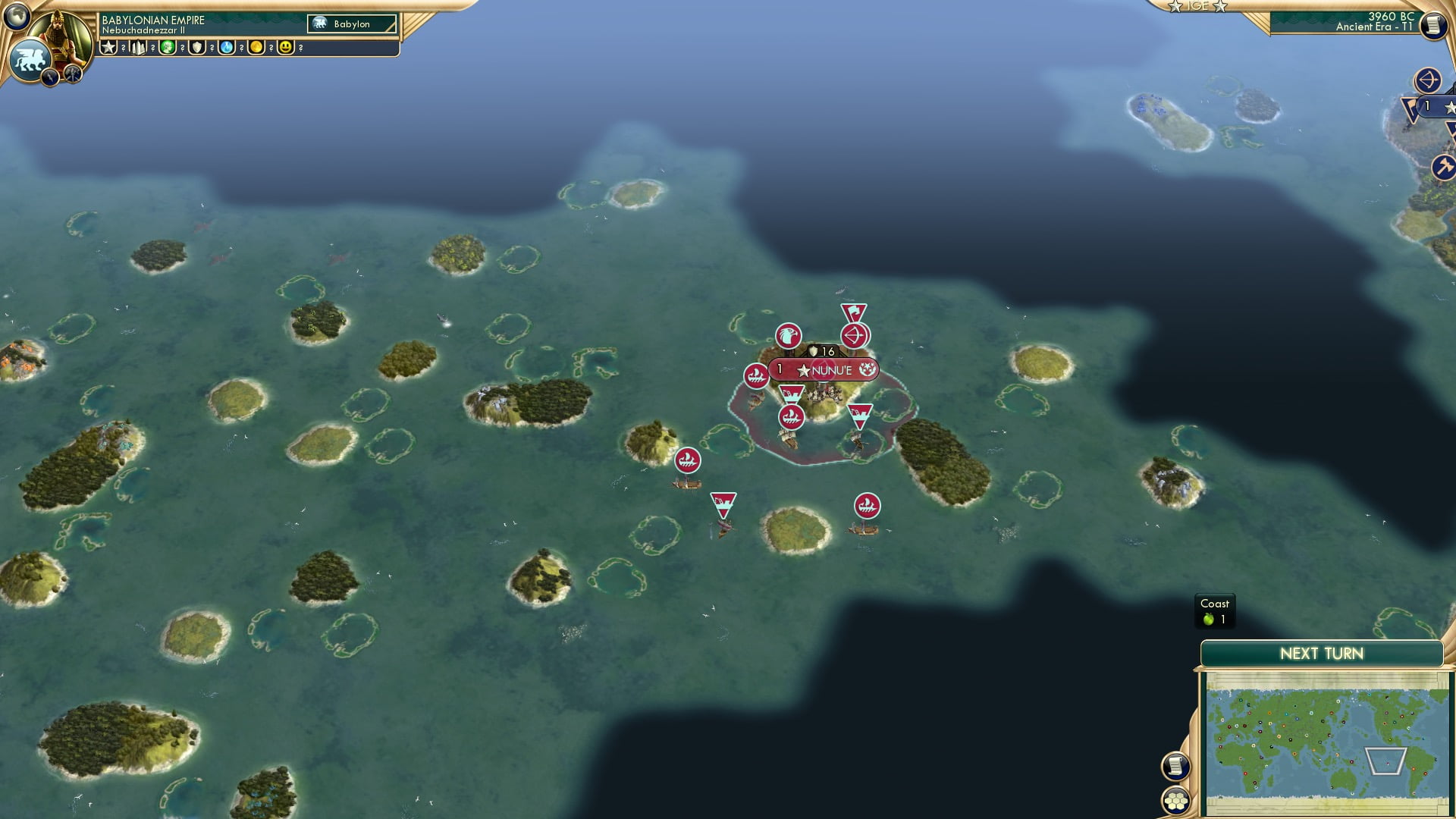Open the notification scroll icon near the turn counter

[x=1432, y=25]
